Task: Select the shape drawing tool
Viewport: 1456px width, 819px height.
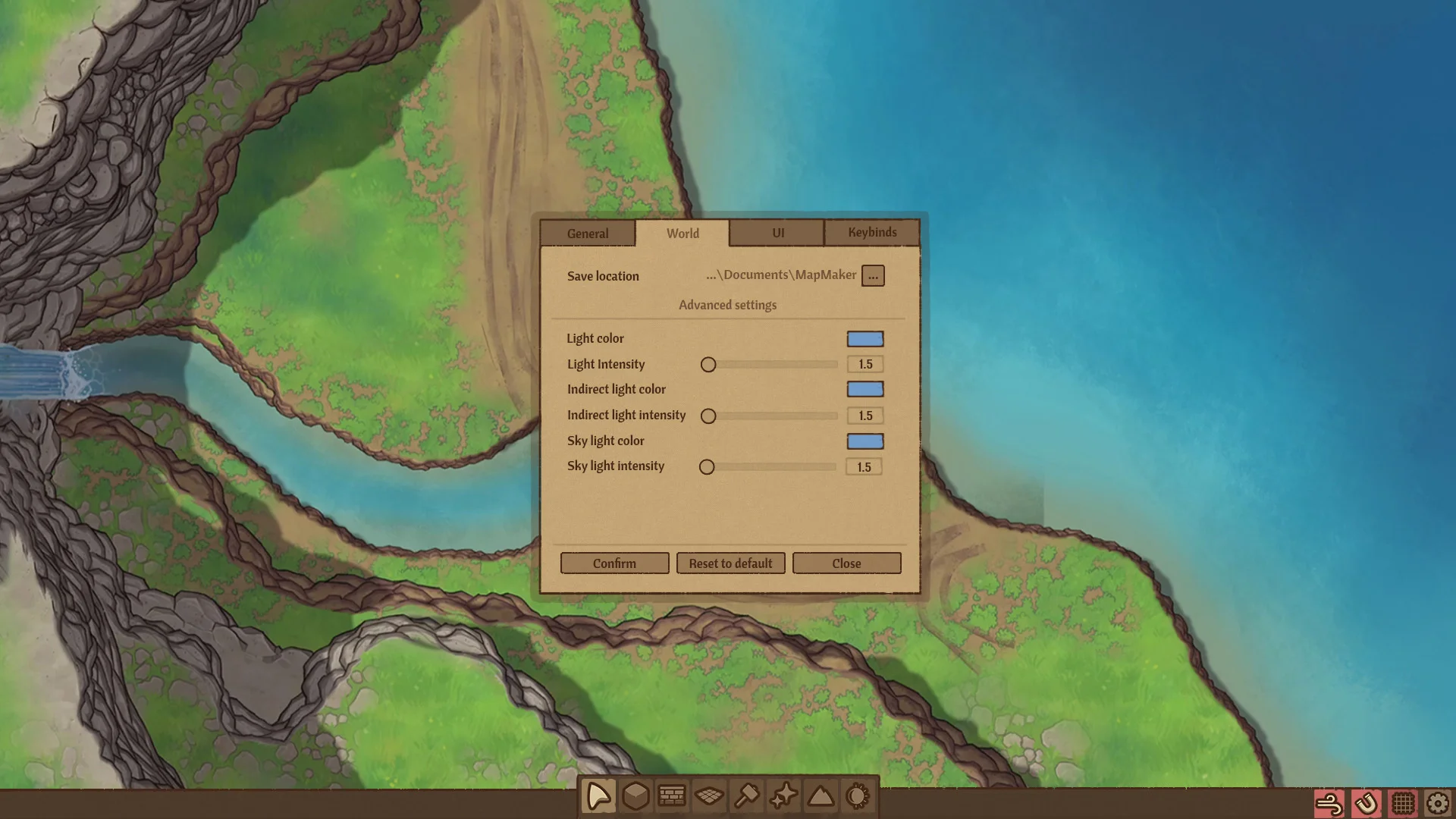Action: point(598,795)
